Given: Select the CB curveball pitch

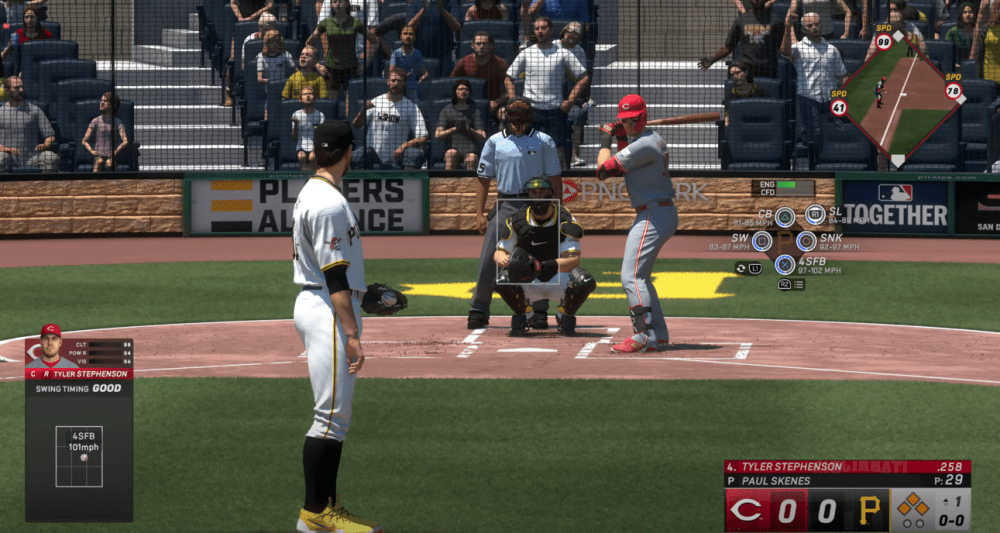Looking at the screenshot, I should click(x=785, y=215).
